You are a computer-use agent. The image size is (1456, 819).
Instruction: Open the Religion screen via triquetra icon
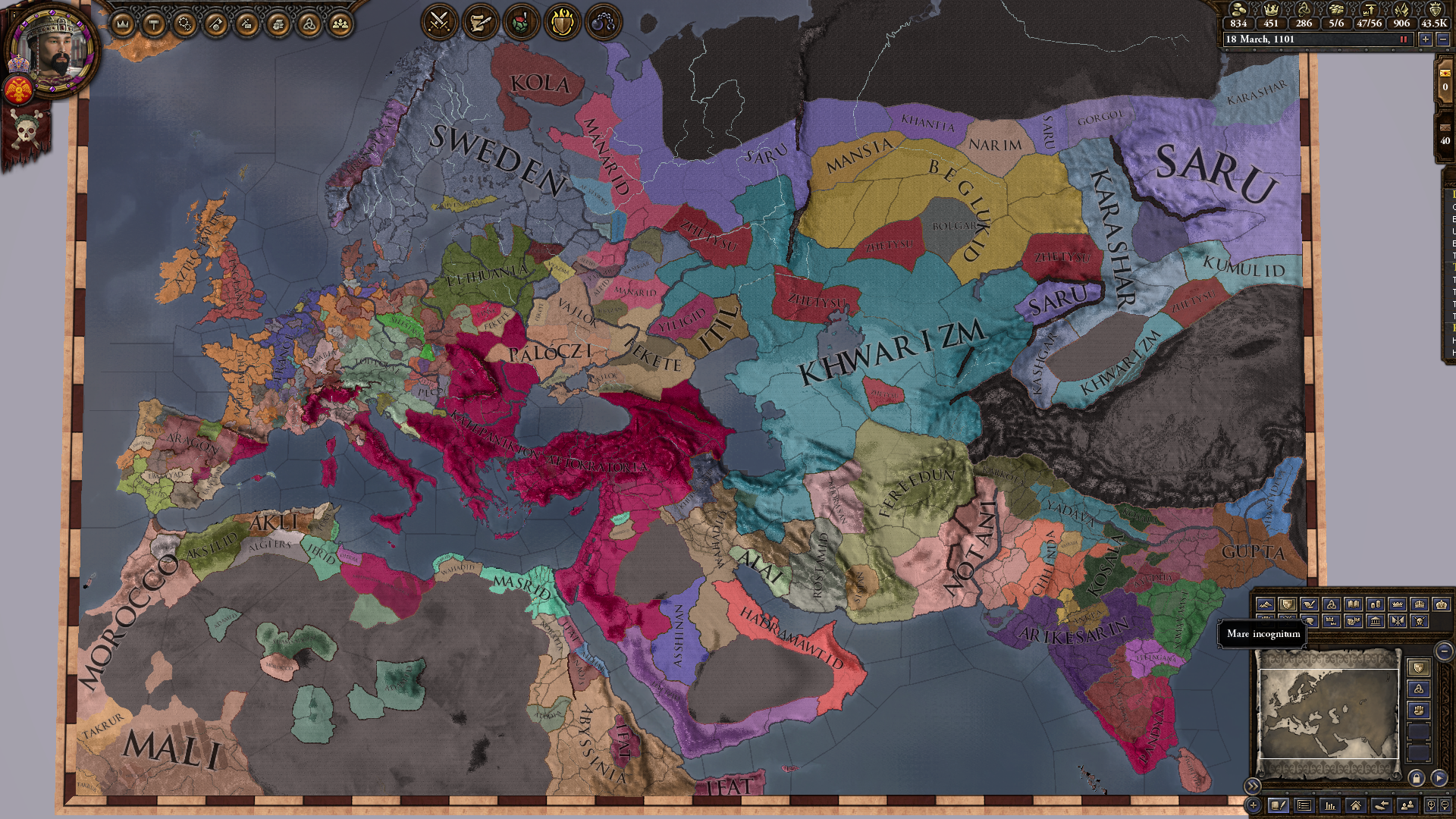point(309,23)
